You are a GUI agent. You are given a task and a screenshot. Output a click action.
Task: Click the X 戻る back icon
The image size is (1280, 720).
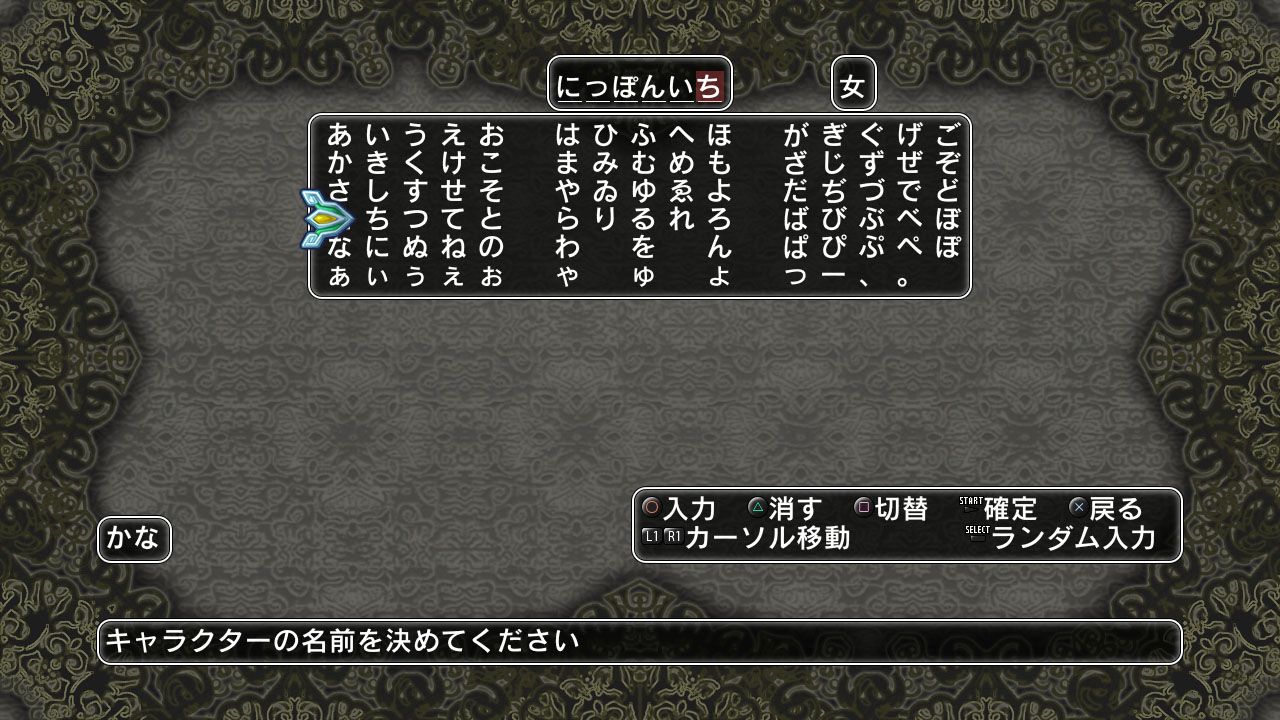[x=1078, y=508]
